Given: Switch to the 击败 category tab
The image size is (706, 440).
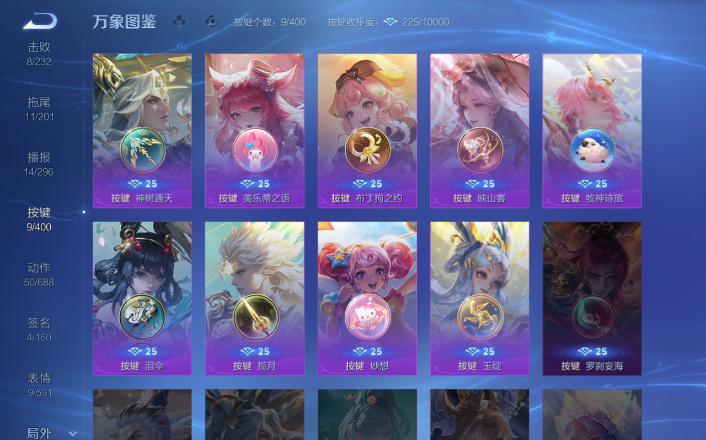Looking at the screenshot, I should click(39, 53).
